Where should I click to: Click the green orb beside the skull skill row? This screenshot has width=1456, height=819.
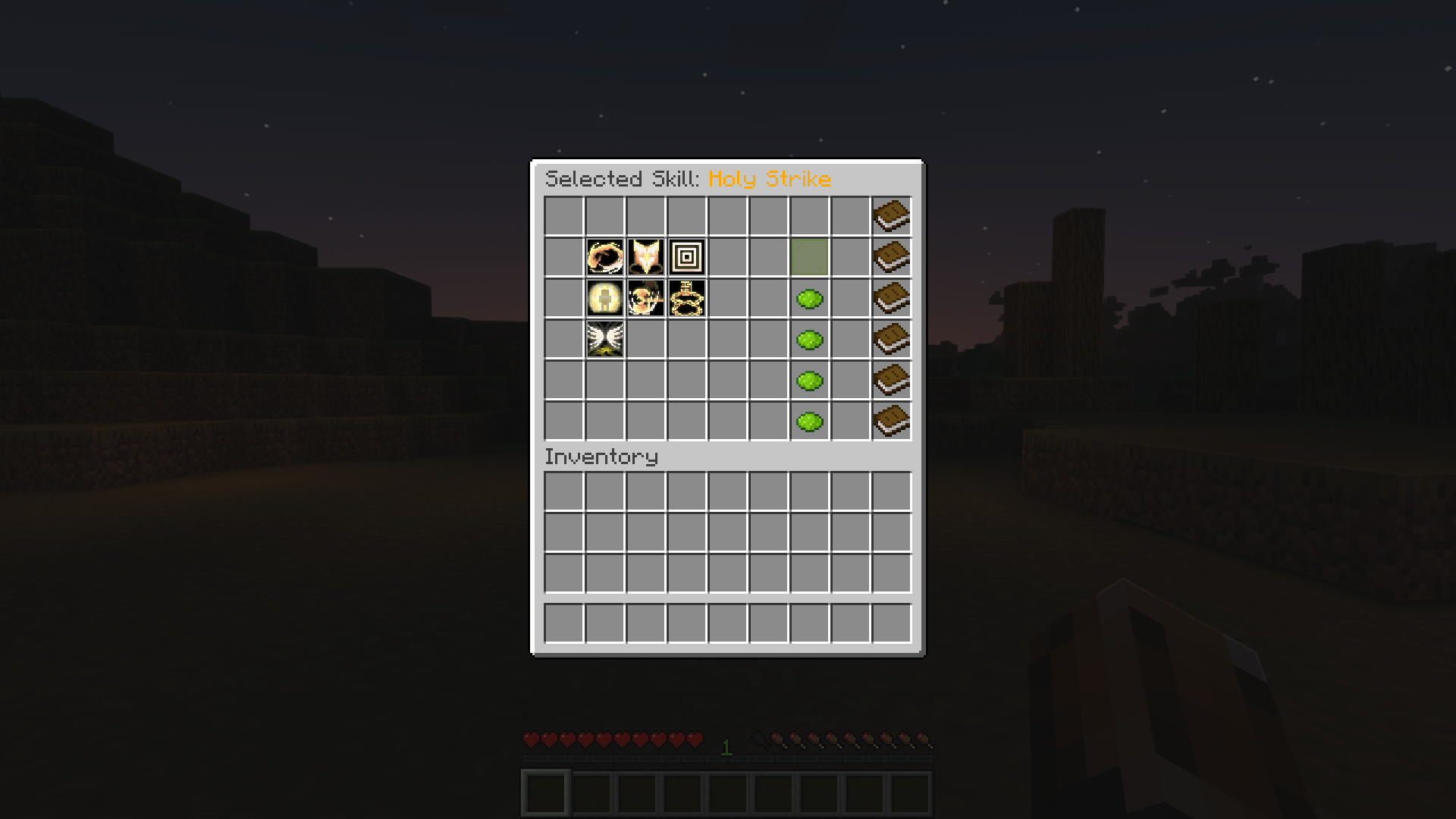(811, 299)
